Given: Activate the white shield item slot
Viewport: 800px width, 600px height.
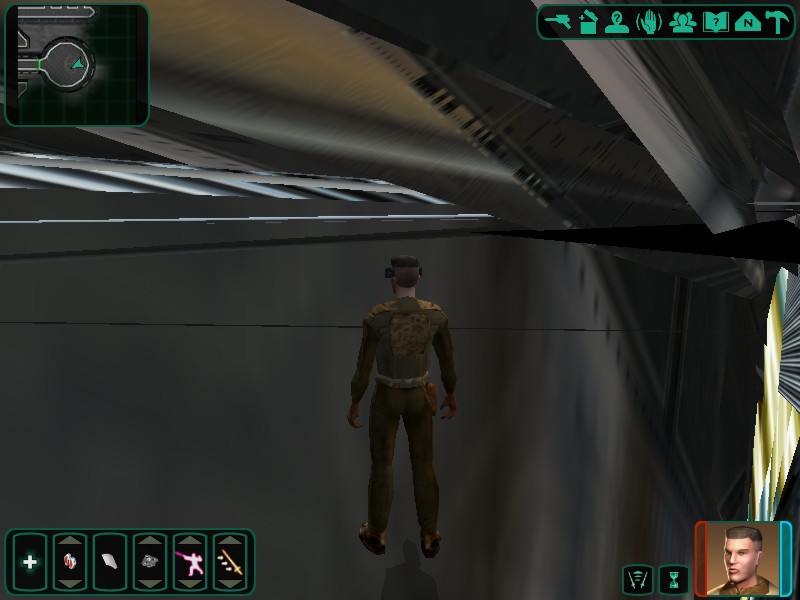Looking at the screenshot, I should [109, 562].
